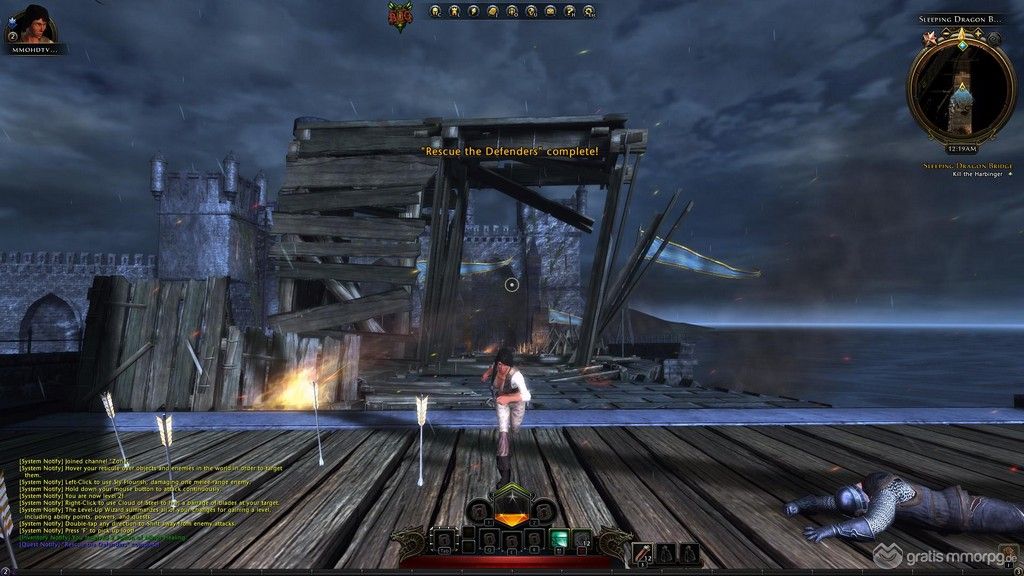
Task: Click the swirl icon right of minimap
Action: [x=994, y=38]
